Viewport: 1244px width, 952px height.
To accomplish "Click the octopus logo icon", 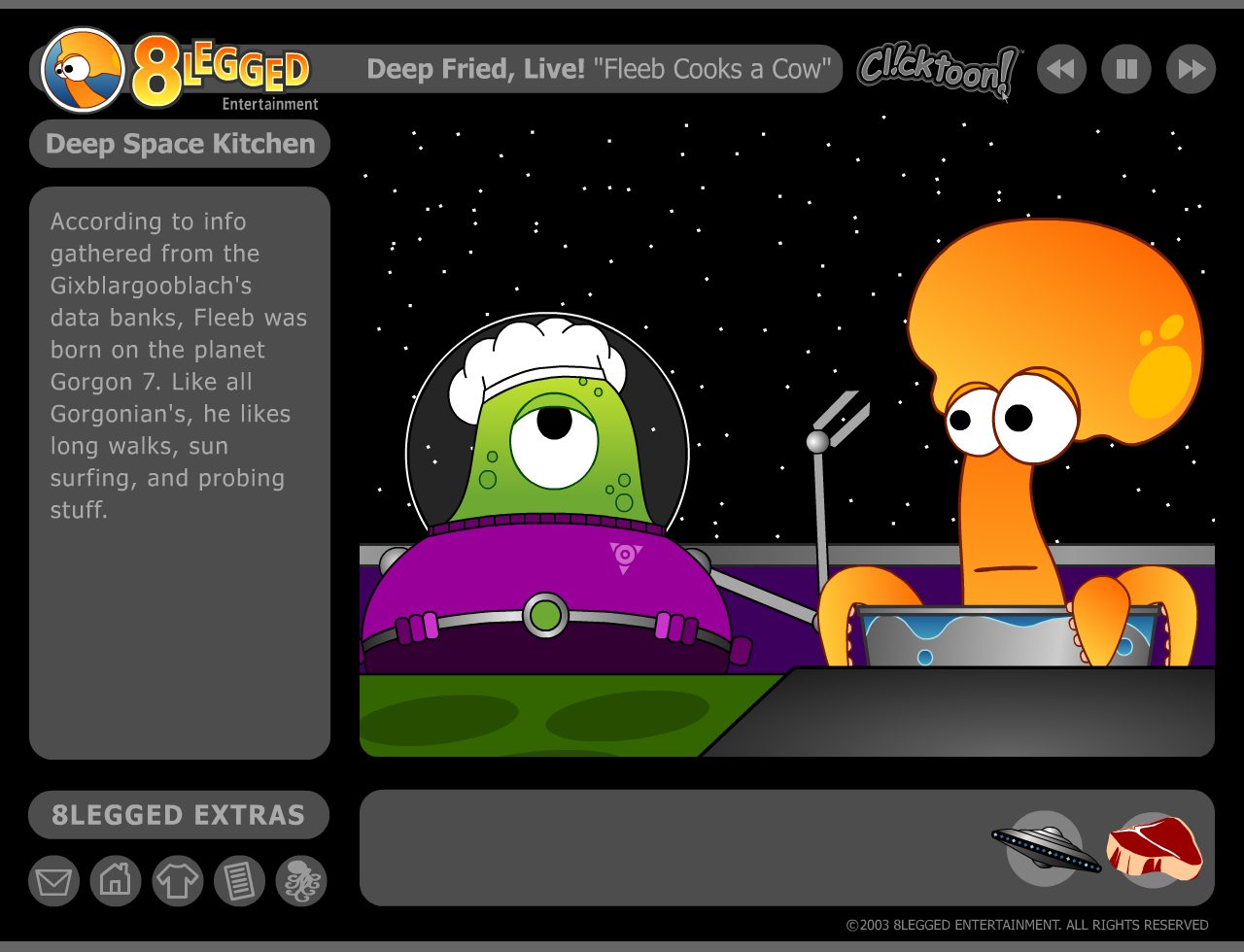I will click(302, 880).
